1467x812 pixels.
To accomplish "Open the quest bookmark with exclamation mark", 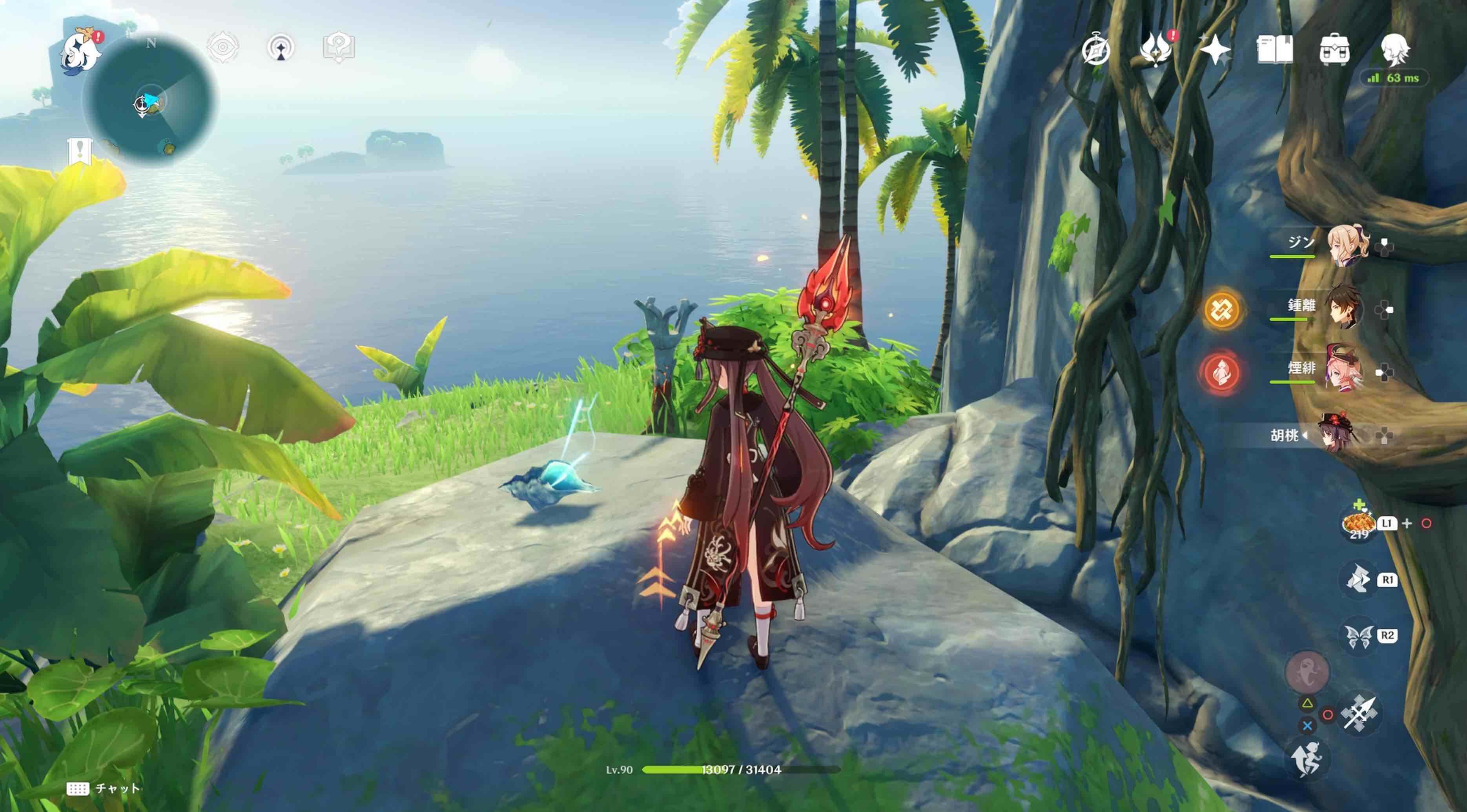I will 80,151.
